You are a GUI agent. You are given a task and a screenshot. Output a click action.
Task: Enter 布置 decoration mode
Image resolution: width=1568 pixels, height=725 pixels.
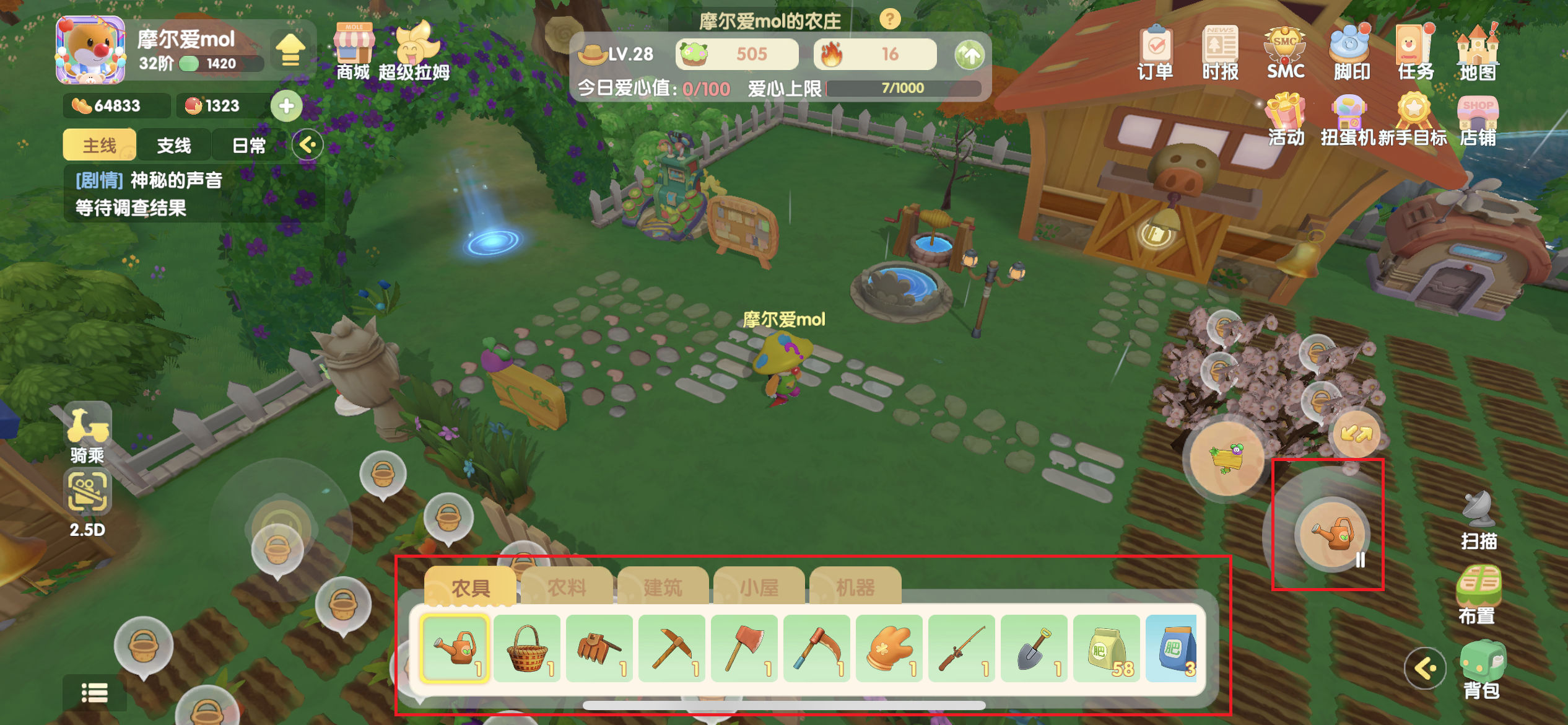pos(1478,594)
